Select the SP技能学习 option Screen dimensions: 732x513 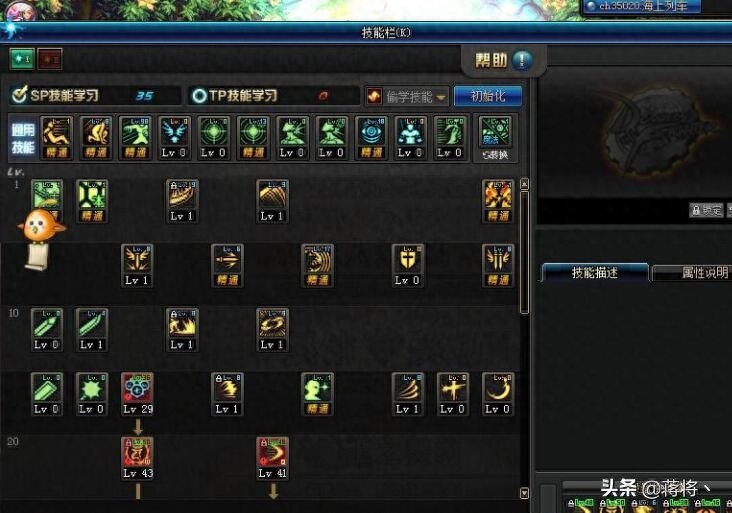pos(96,96)
